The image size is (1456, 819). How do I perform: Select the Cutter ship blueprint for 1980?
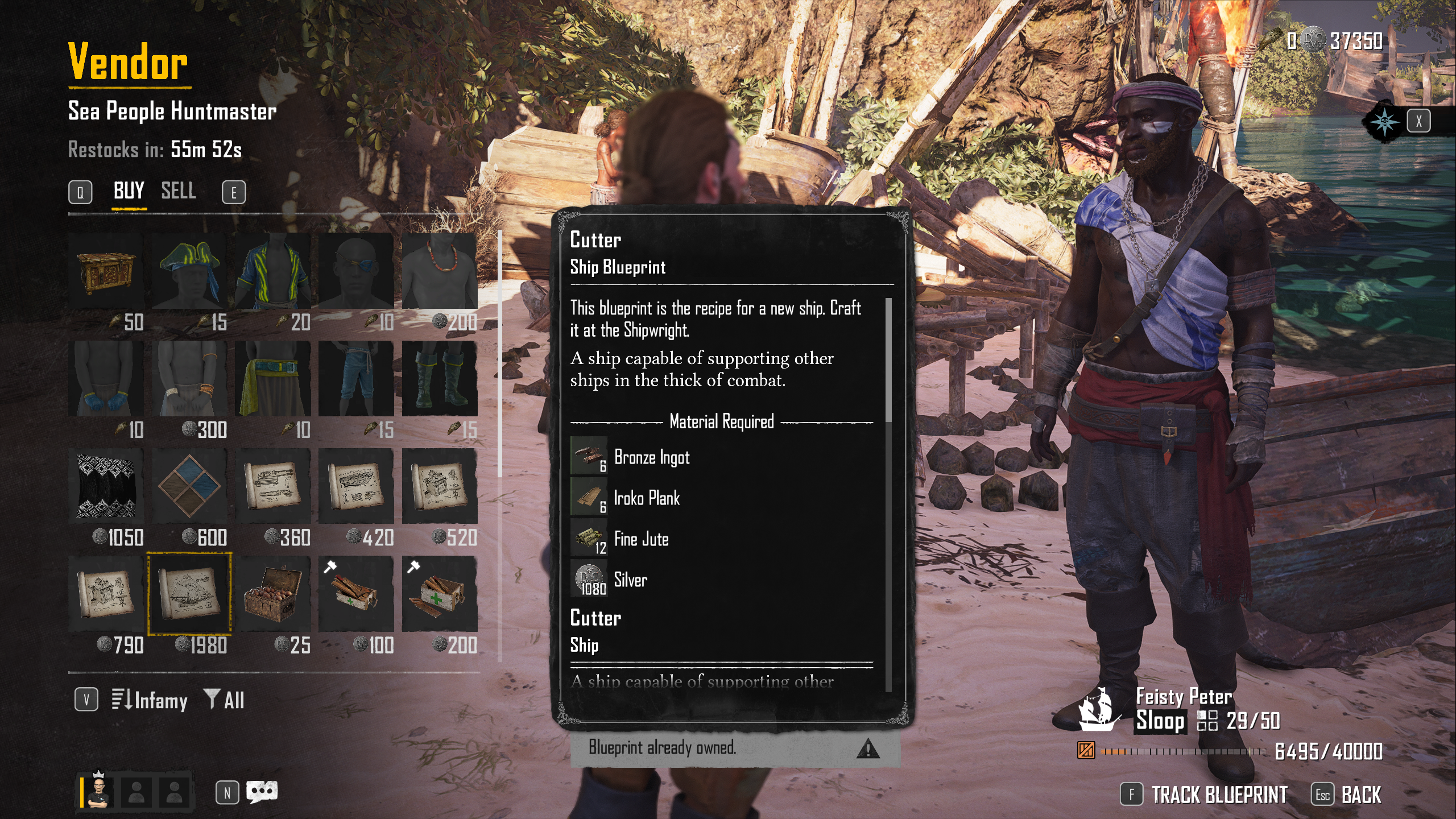[x=189, y=594]
